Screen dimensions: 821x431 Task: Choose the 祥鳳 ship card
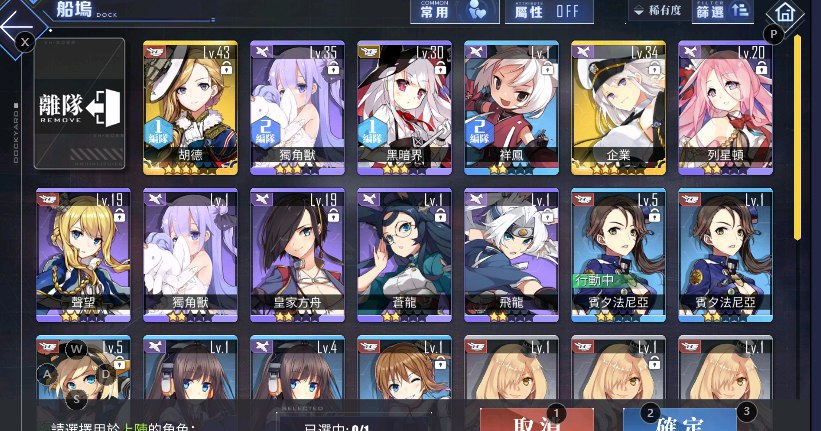click(x=512, y=108)
